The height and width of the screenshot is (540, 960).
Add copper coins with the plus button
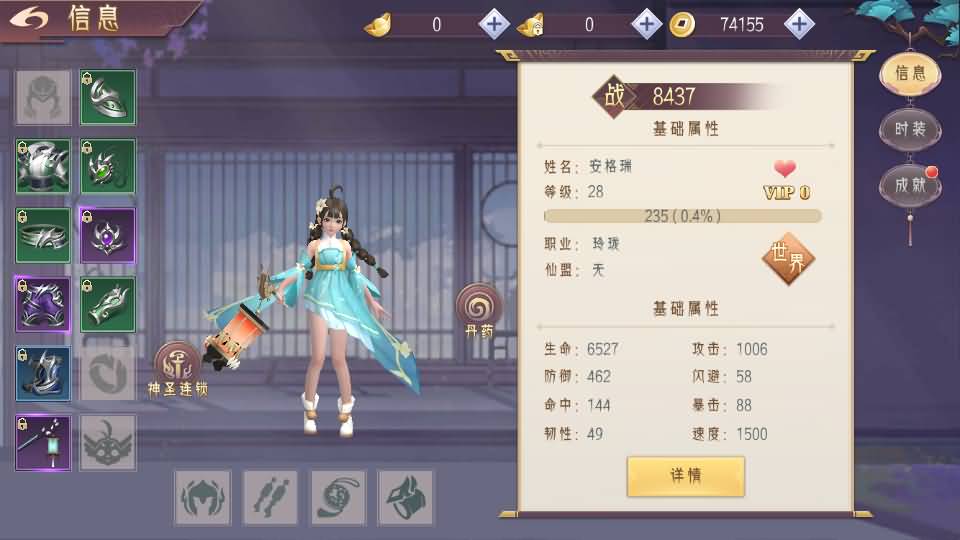(x=798, y=24)
